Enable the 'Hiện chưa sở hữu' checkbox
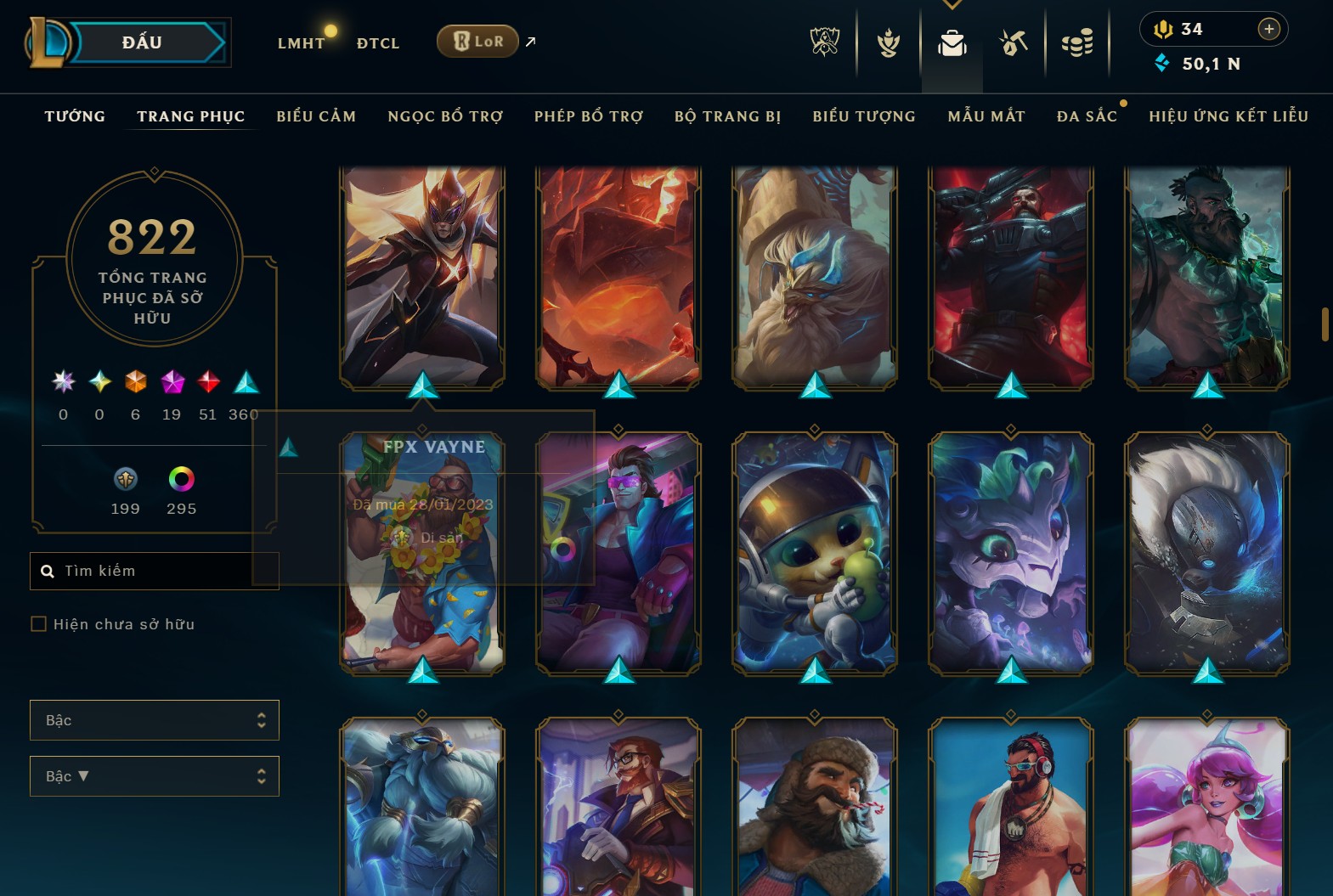This screenshot has width=1333, height=896. pyautogui.click(x=39, y=623)
